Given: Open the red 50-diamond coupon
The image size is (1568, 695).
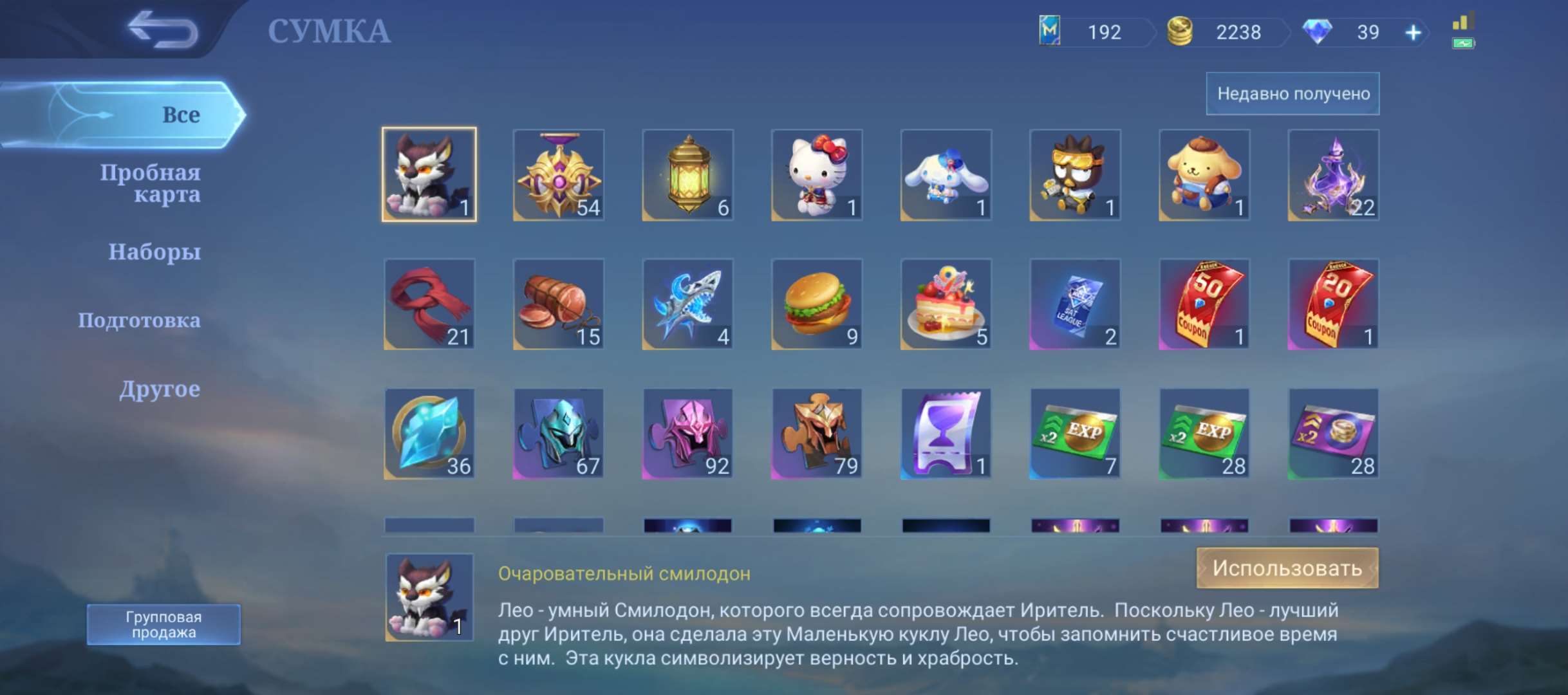Looking at the screenshot, I should 1203,304.
